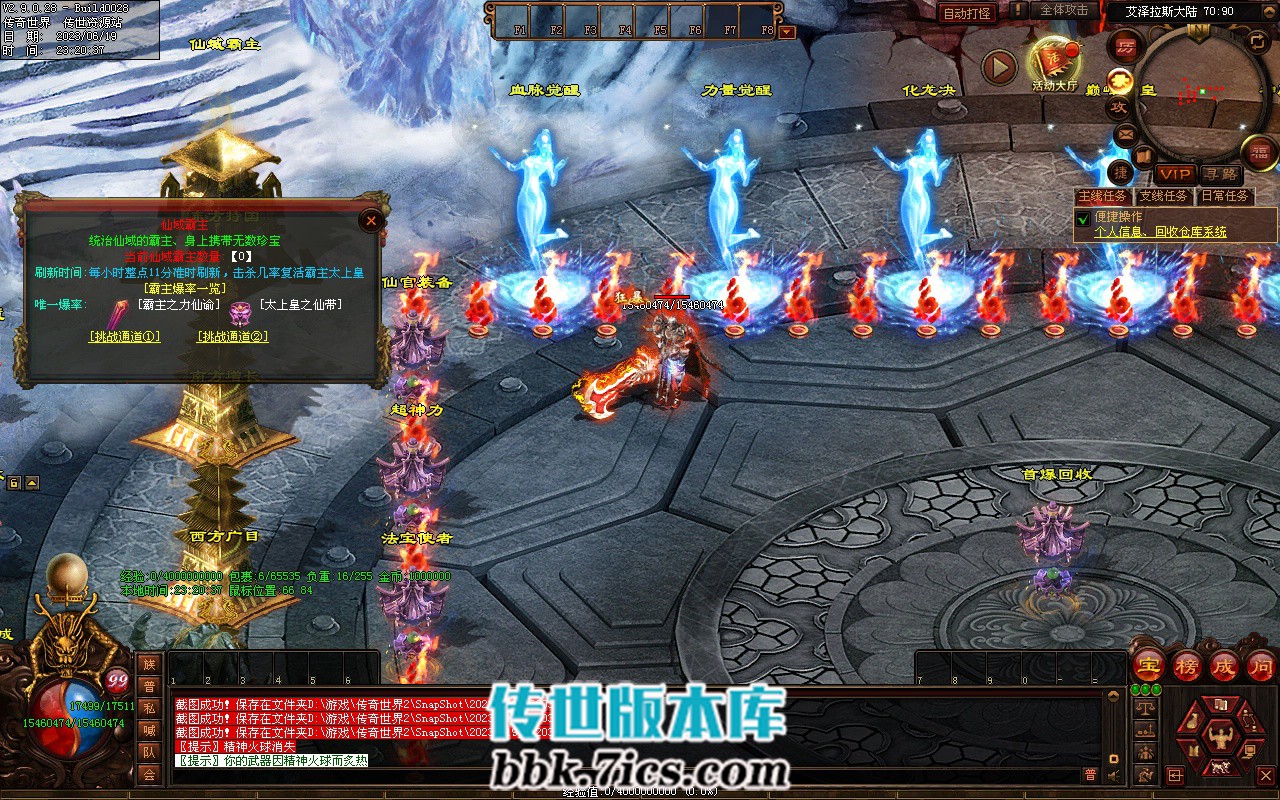Close the 仙域霸主 info panel
1280x800 pixels.
tap(371, 220)
